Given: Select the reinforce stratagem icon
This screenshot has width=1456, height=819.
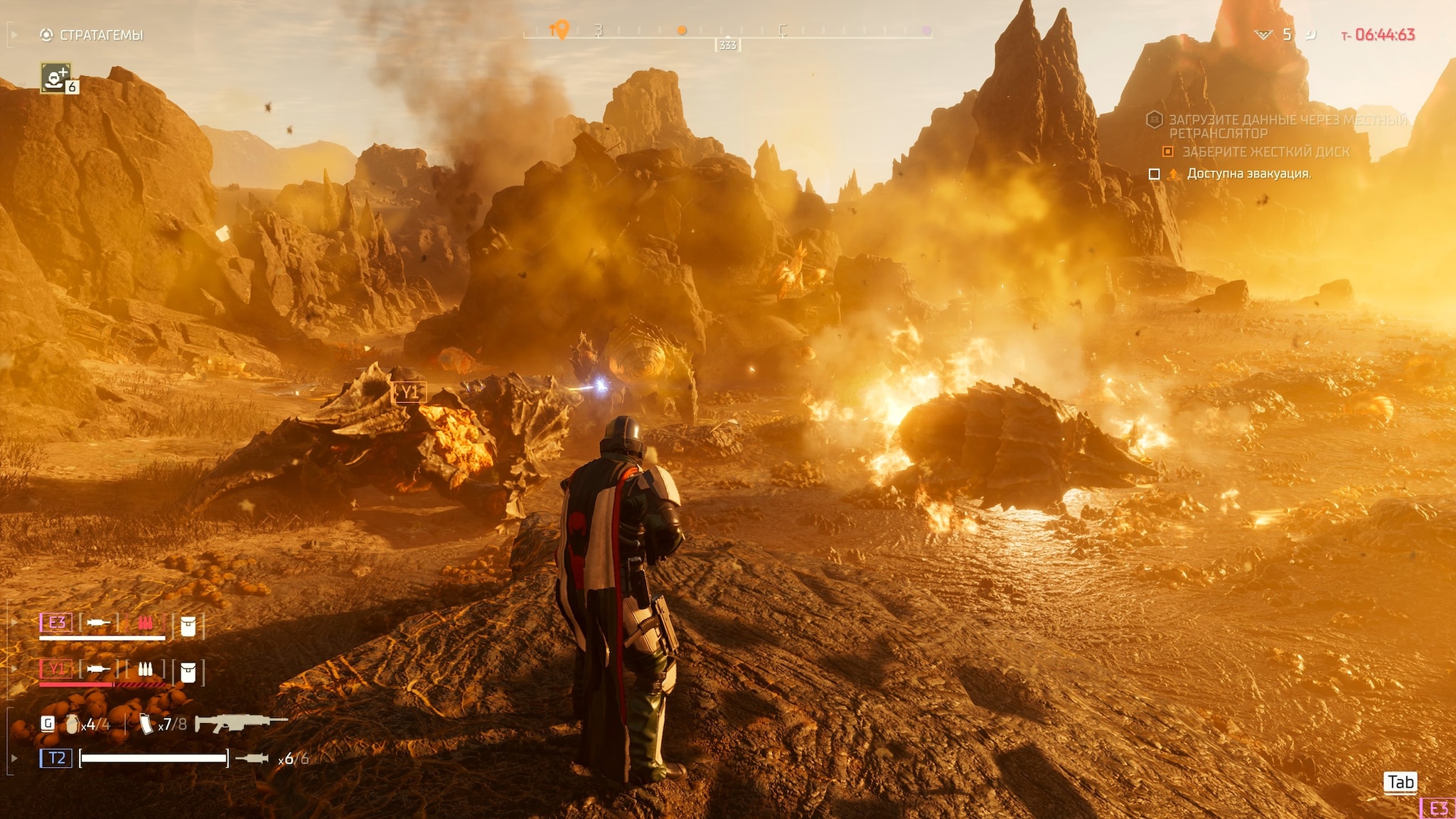Looking at the screenshot, I should click(x=55, y=77).
